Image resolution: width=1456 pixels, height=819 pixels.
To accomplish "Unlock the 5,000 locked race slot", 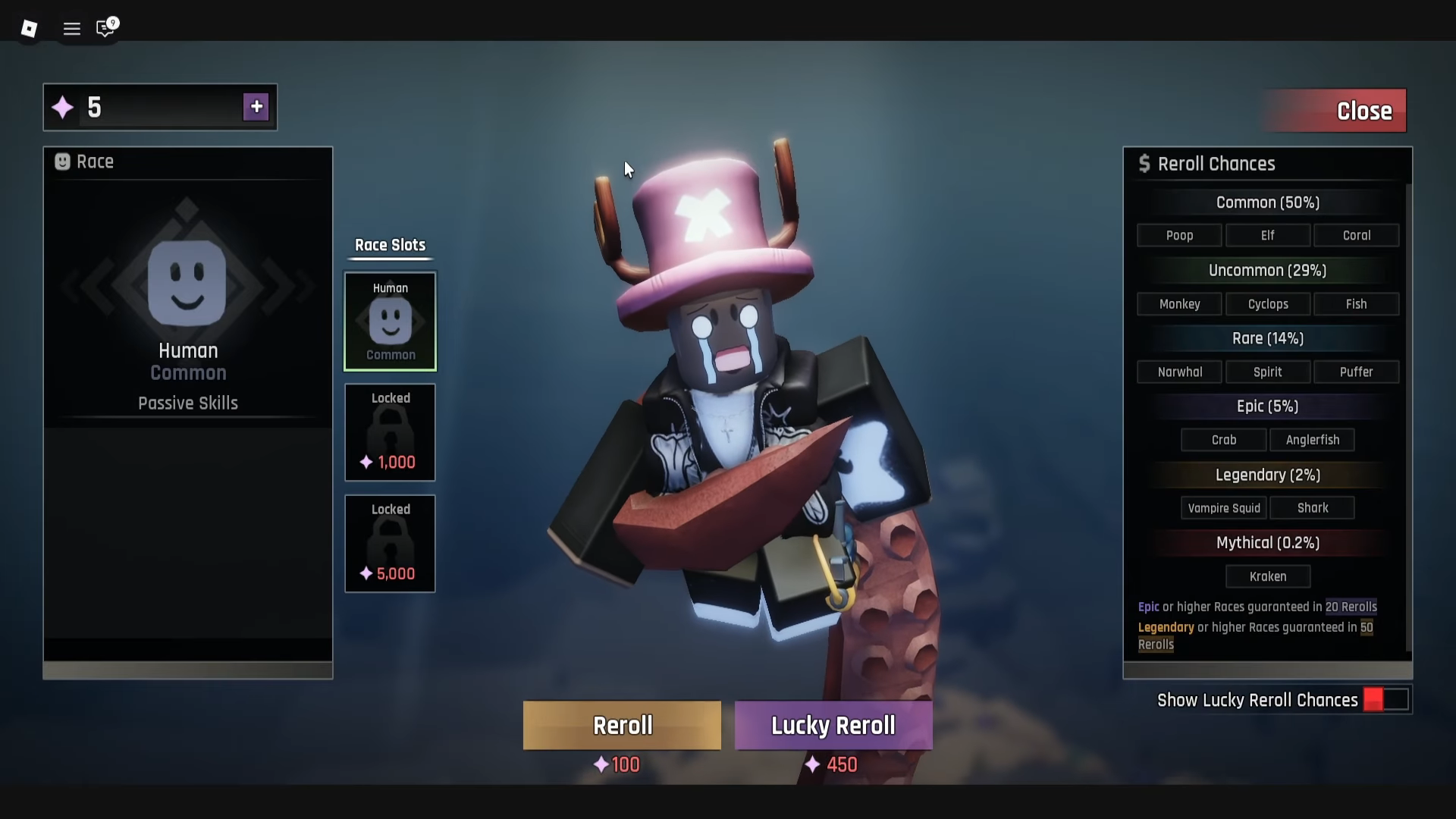I will (x=391, y=544).
